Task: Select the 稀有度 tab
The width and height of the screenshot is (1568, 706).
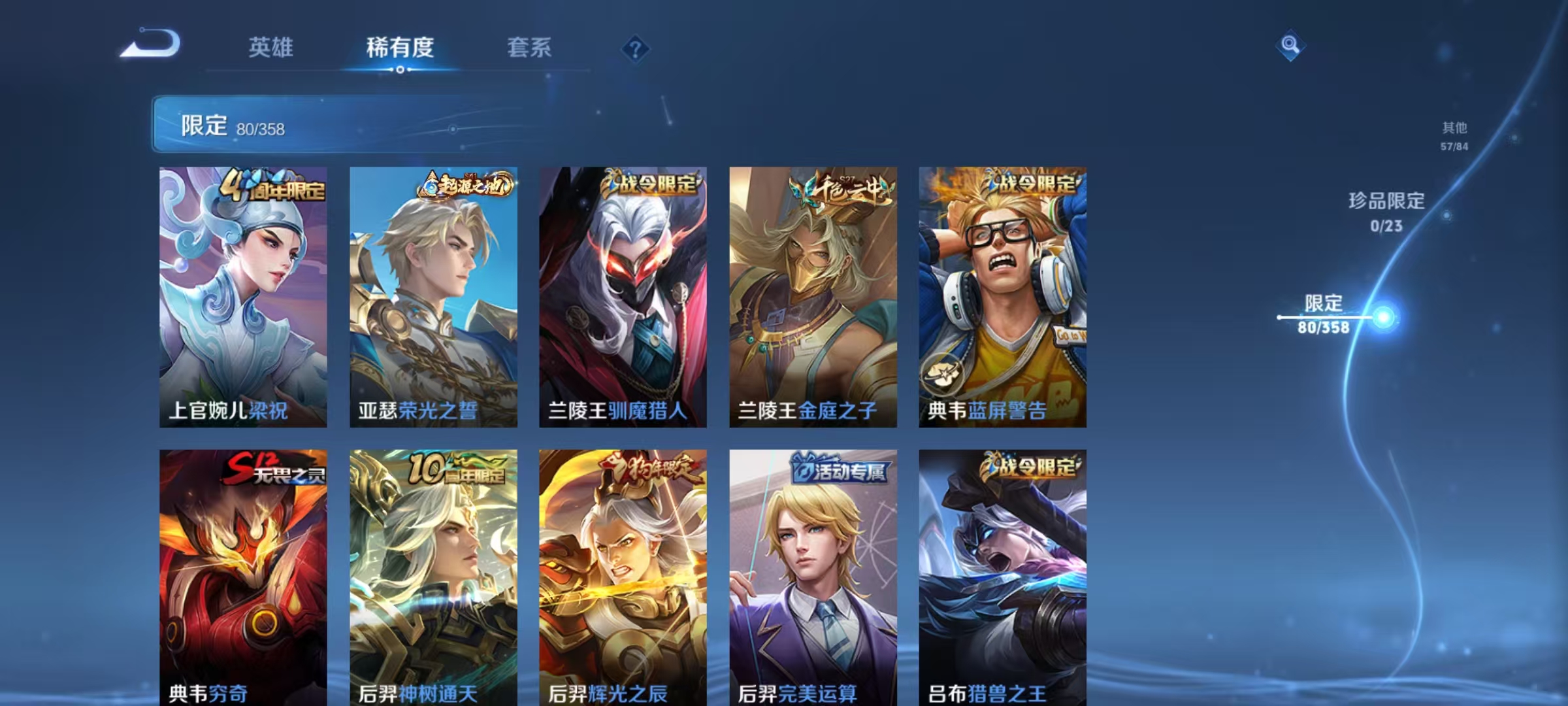Action: (x=400, y=48)
